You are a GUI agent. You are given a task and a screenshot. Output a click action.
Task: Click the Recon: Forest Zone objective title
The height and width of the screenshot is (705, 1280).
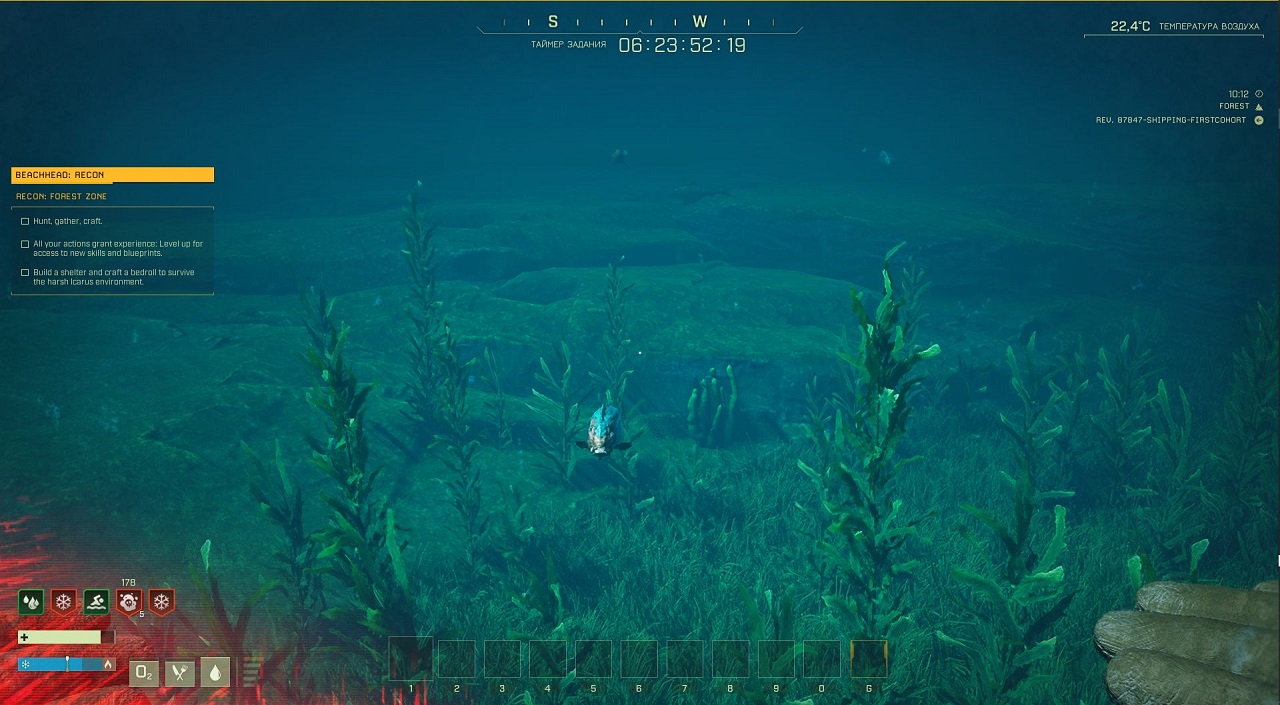coord(62,197)
